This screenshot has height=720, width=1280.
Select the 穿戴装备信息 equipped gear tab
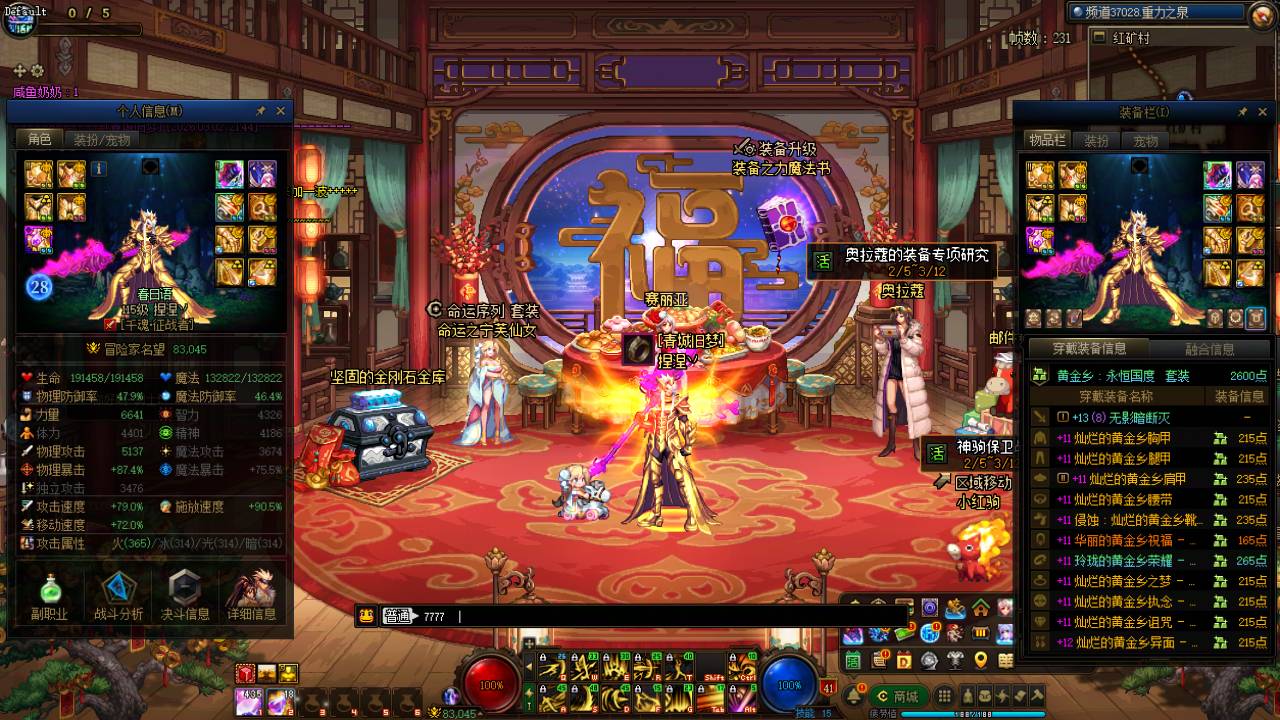coord(1089,349)
